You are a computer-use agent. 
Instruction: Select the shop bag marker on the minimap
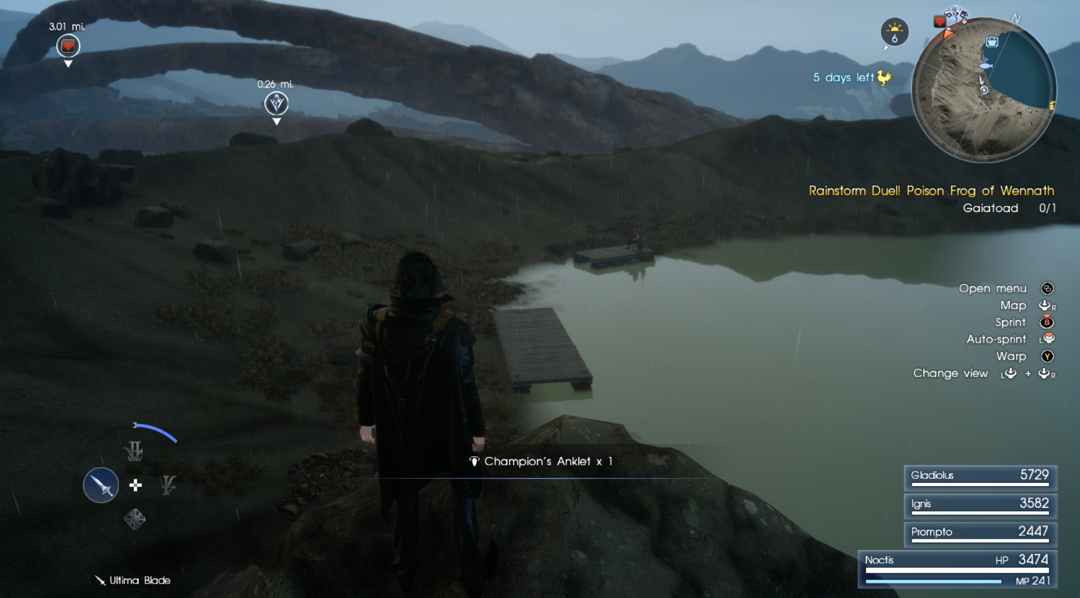pos(991,42)
